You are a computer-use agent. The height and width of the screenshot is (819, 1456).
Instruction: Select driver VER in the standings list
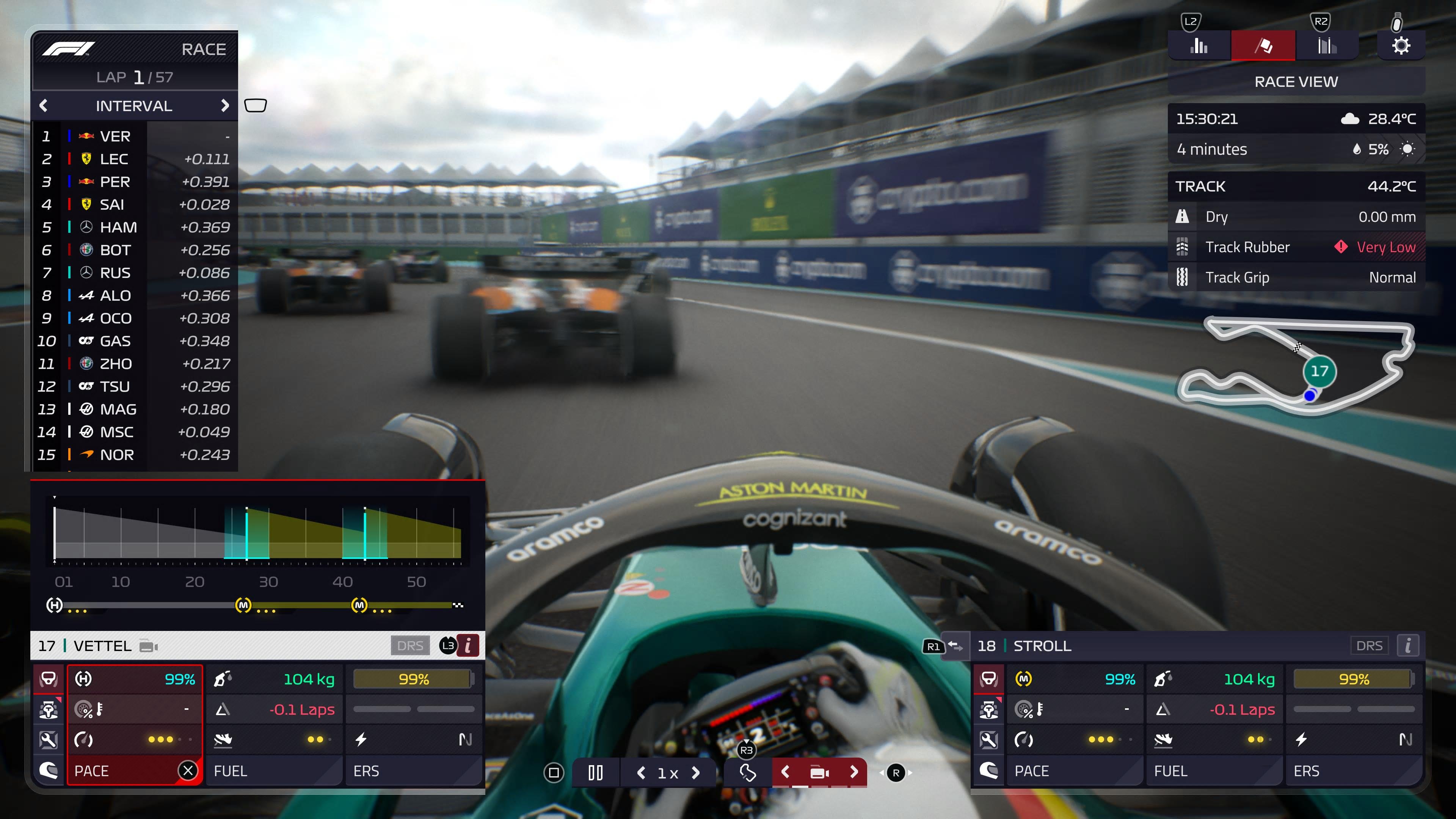(x=115, y=136)
